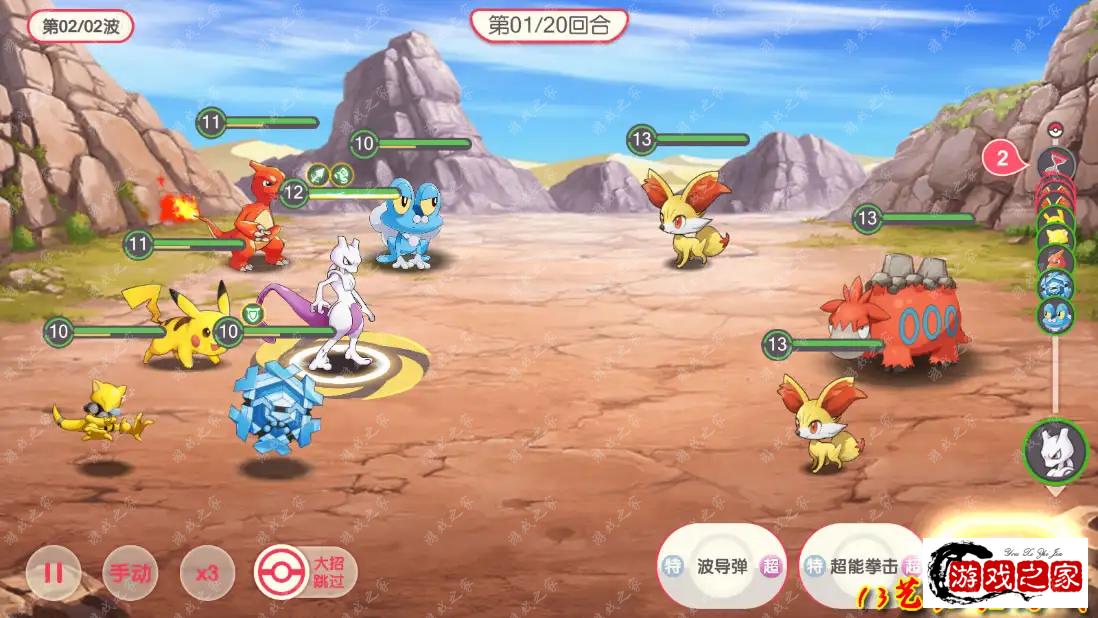Use the 超能拳击 skill
The width and height of the screenshot is (1098, 618).
coord(862,566)
